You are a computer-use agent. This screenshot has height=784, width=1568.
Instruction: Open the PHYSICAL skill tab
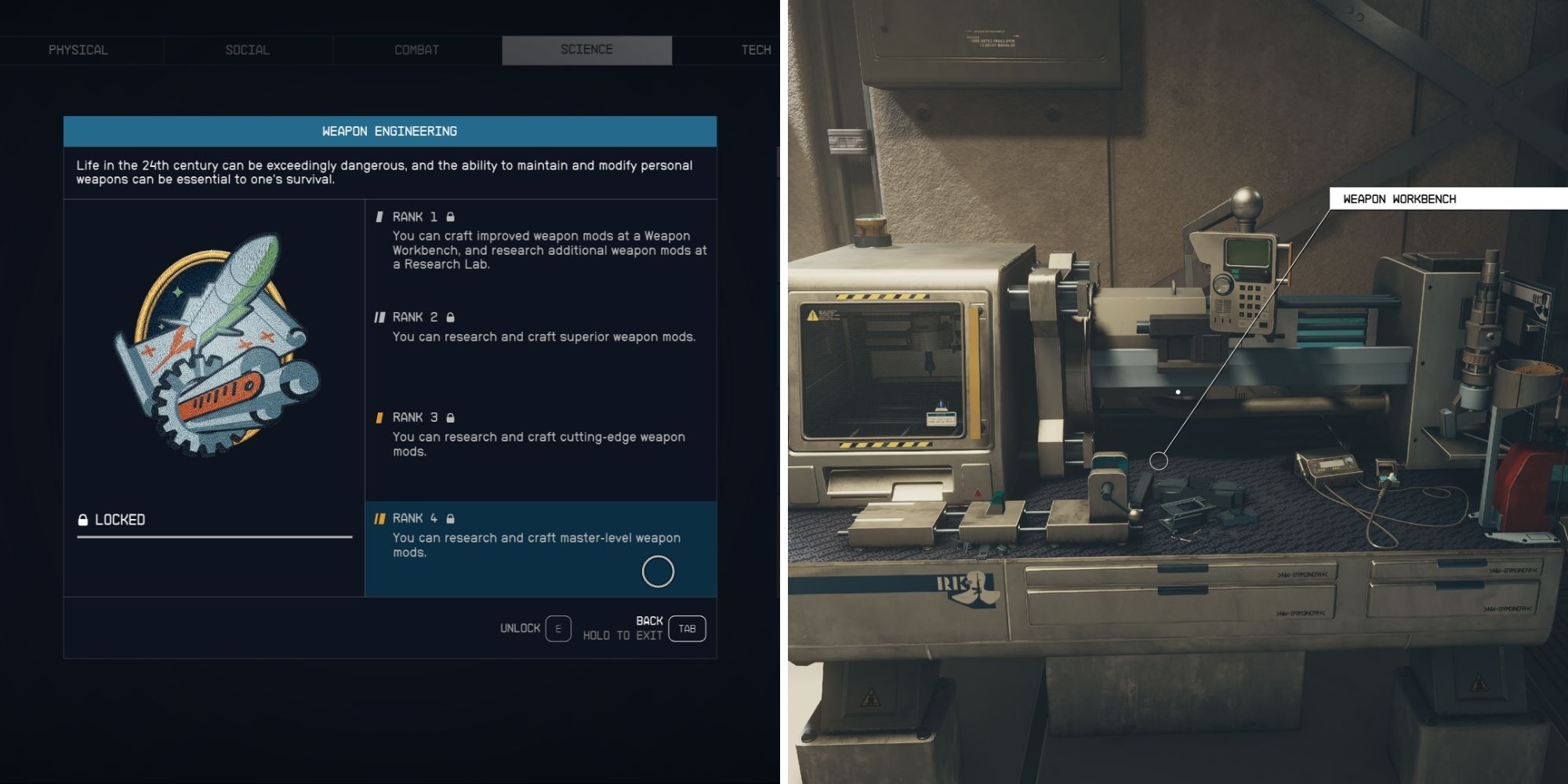(x=76, y=49)
